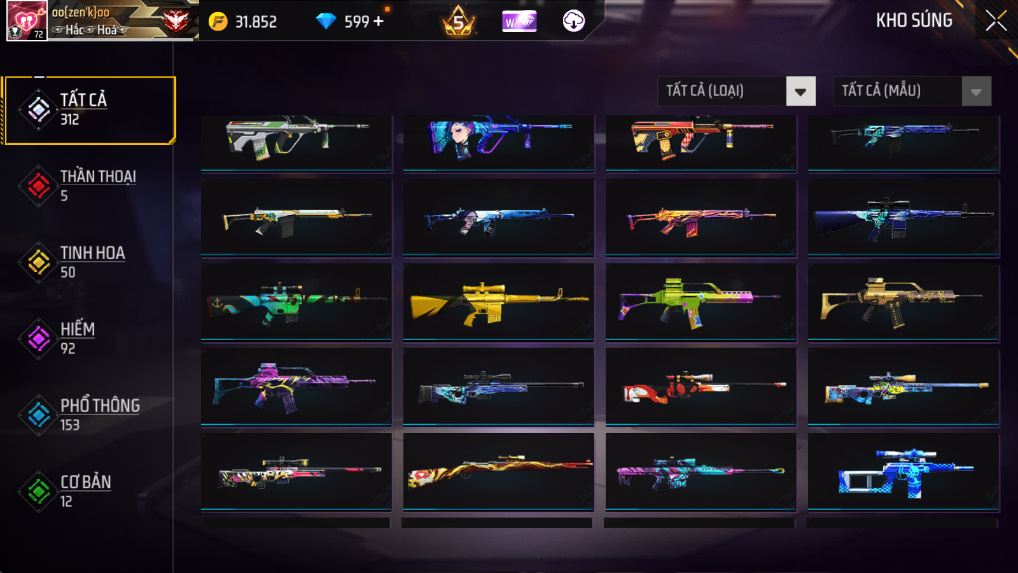Open the level 5 star badge
The image size is (1018, 573).
(x=459, y=21)
